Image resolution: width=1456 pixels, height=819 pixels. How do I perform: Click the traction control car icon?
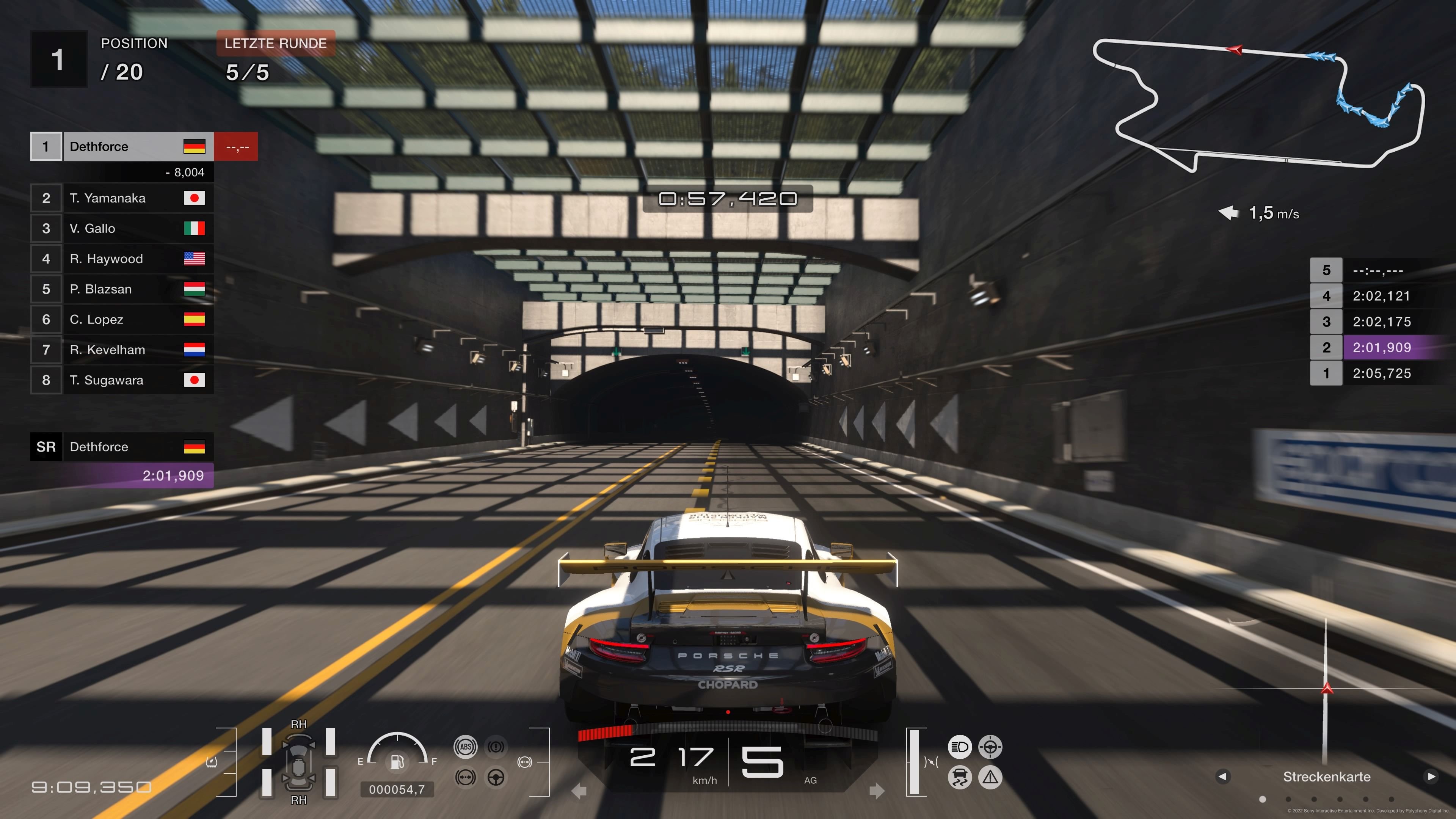coord(960,777)
